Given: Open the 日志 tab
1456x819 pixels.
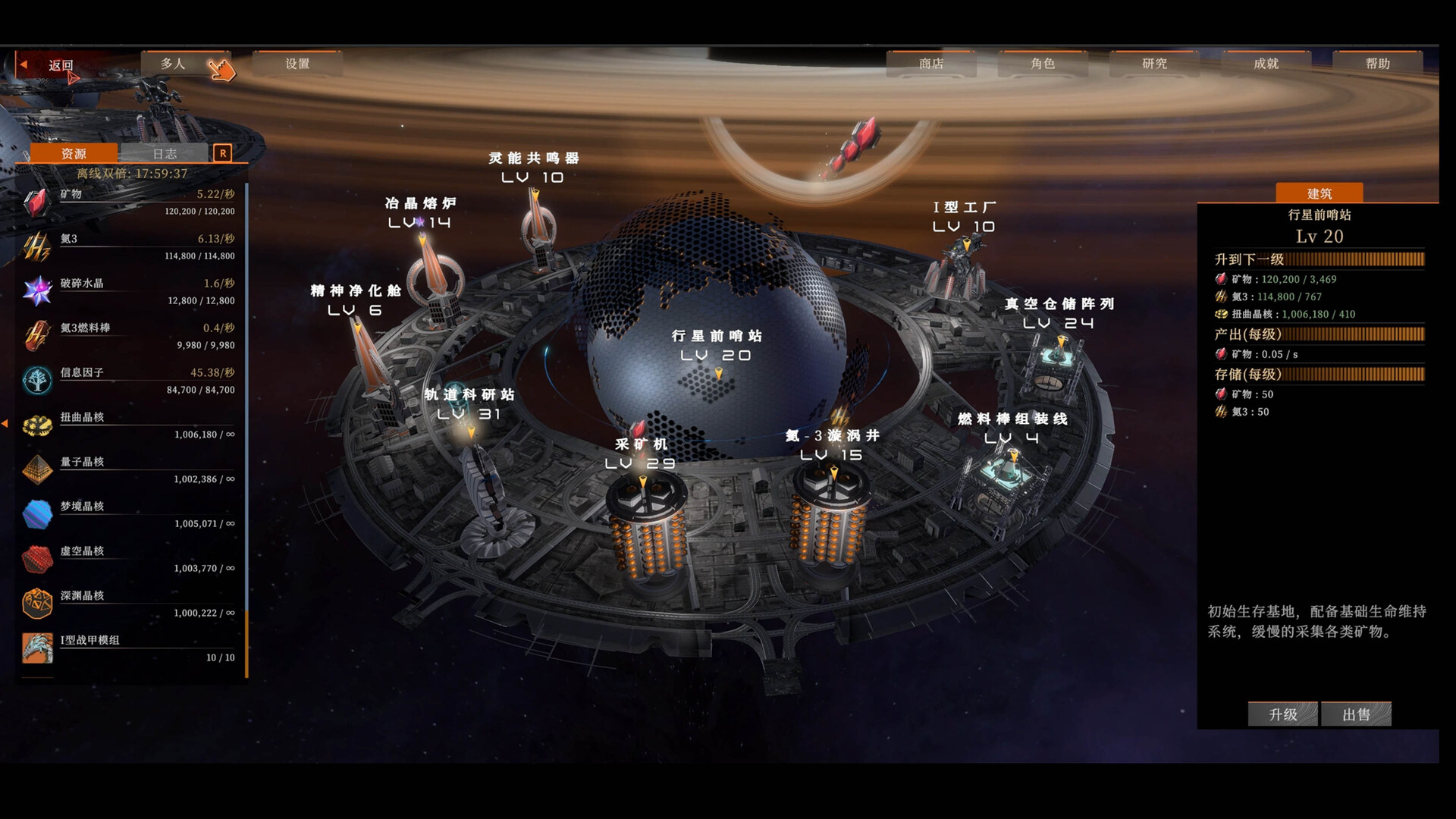Looking at the screenshot, I should (166, 152).
